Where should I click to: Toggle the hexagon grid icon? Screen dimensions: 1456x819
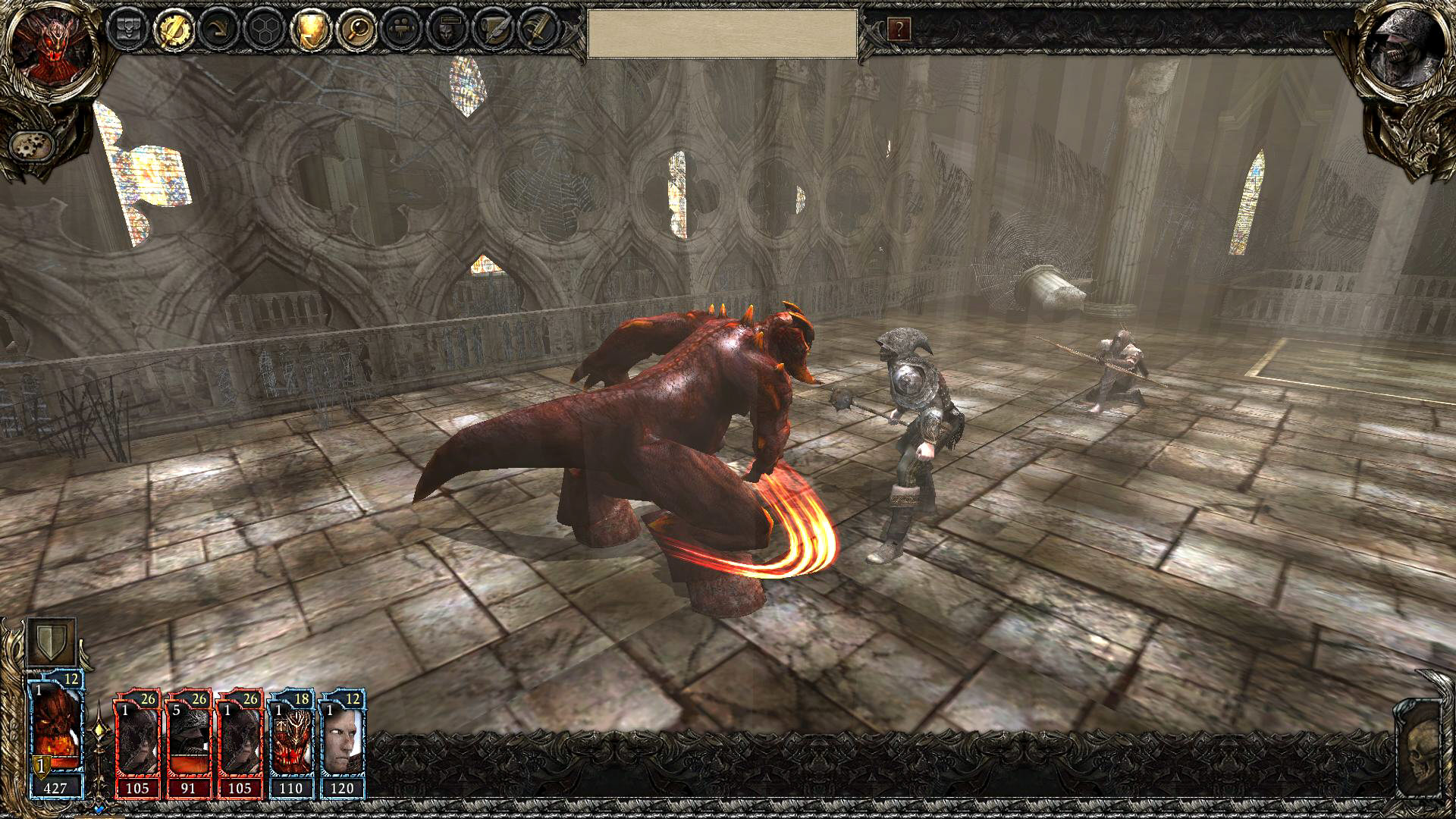265,30
